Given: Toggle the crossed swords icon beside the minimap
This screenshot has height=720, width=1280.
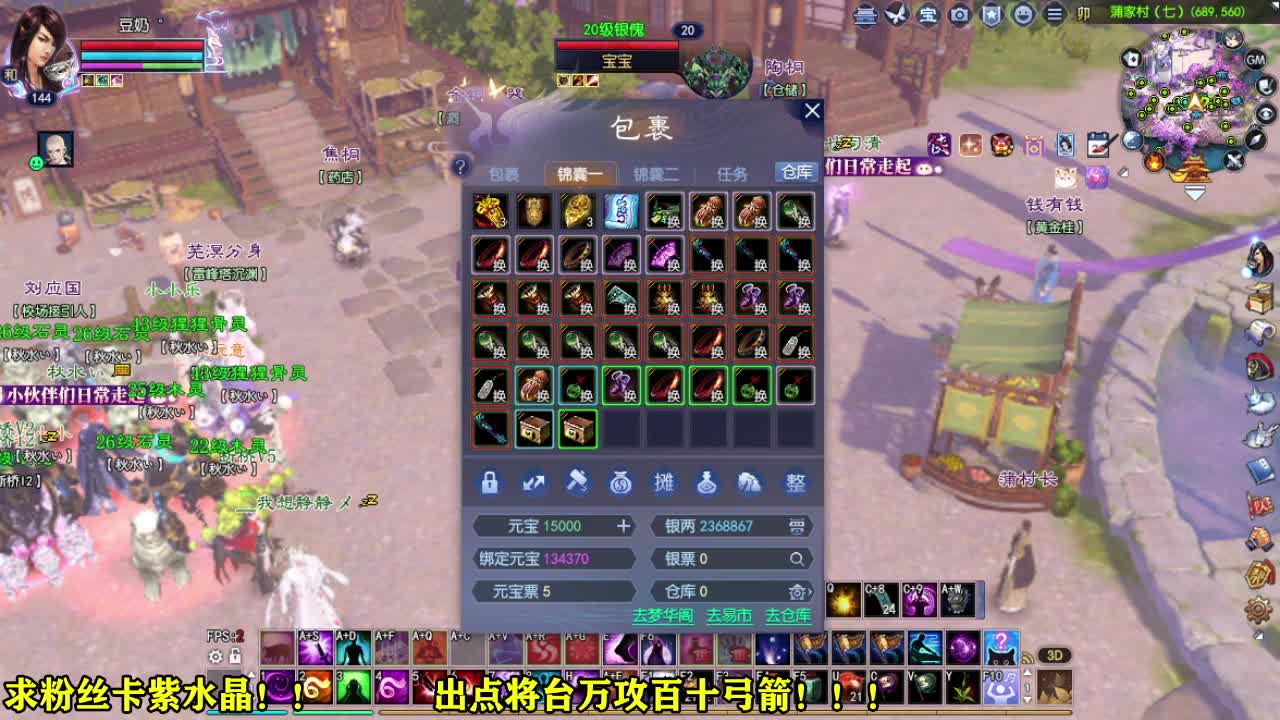Looking at the screenshot, I should point(1234,161).
